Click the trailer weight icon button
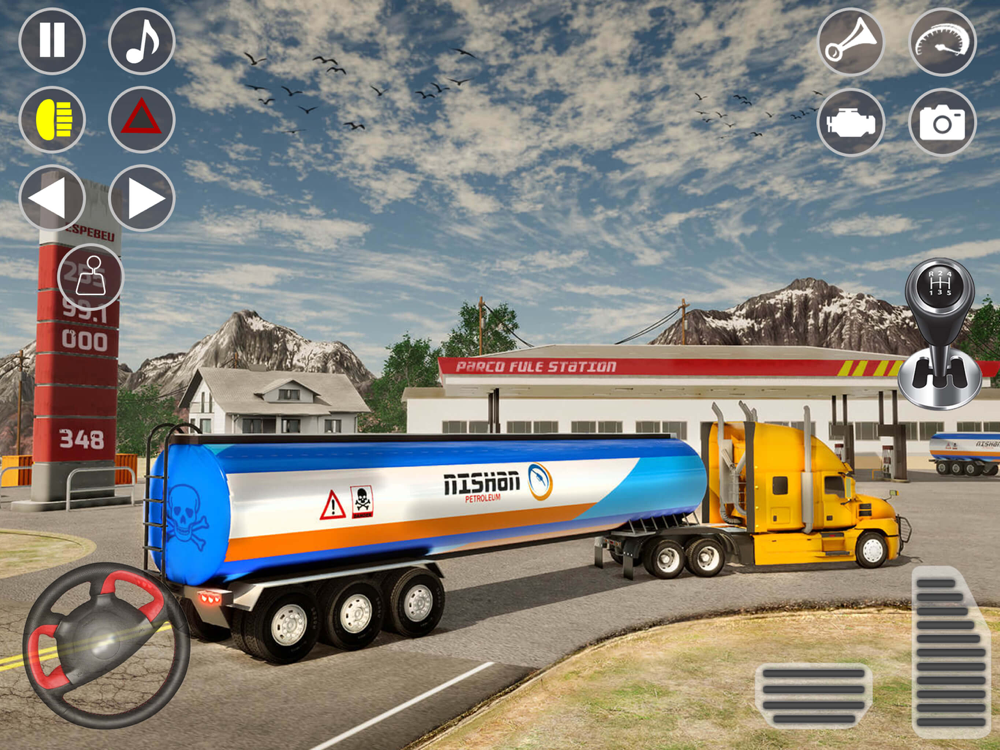This screenshot has width=1000, height=750. pos(90,276)
